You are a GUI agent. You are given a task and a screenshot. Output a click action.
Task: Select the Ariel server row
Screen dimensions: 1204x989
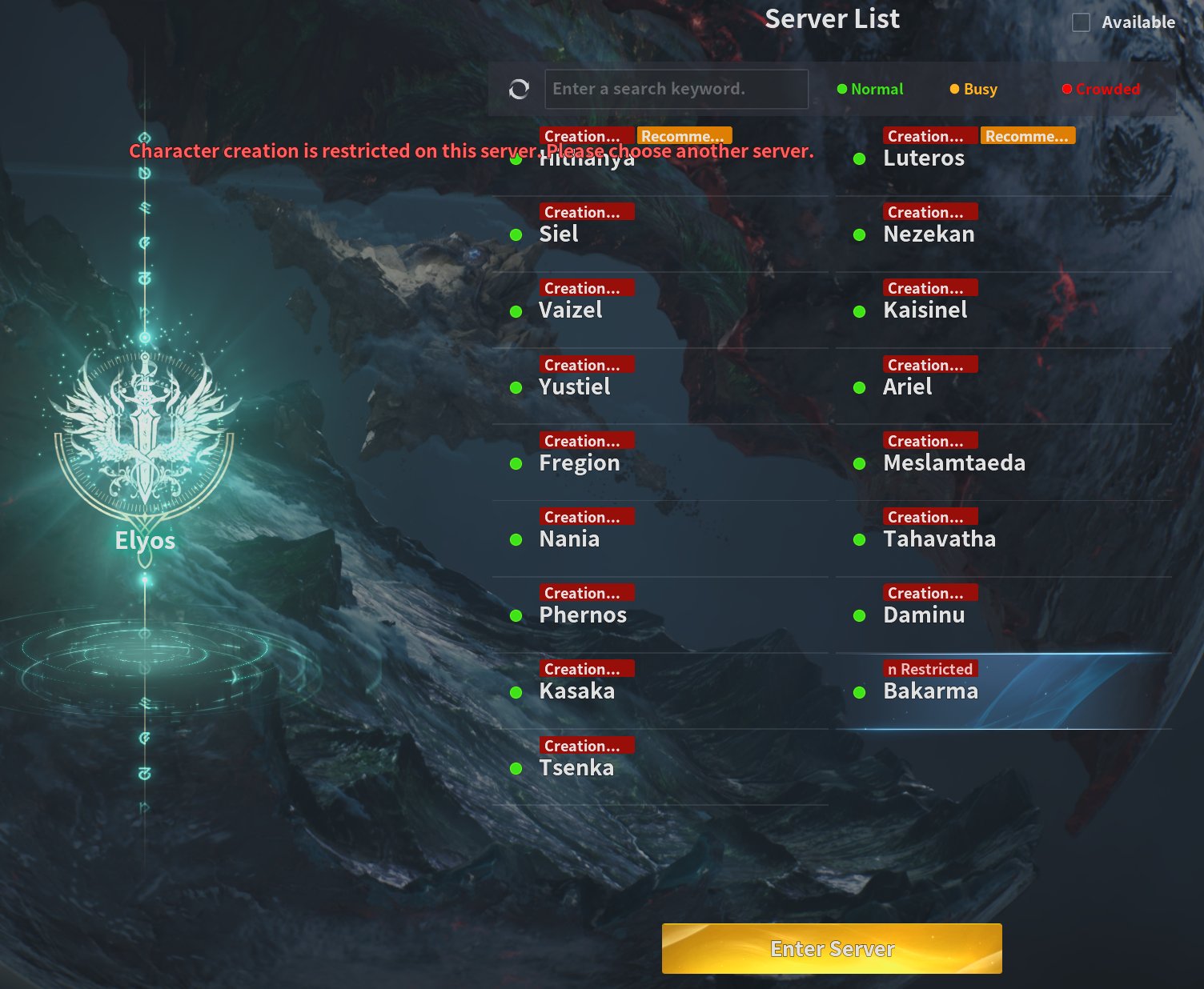click(907, 387)
